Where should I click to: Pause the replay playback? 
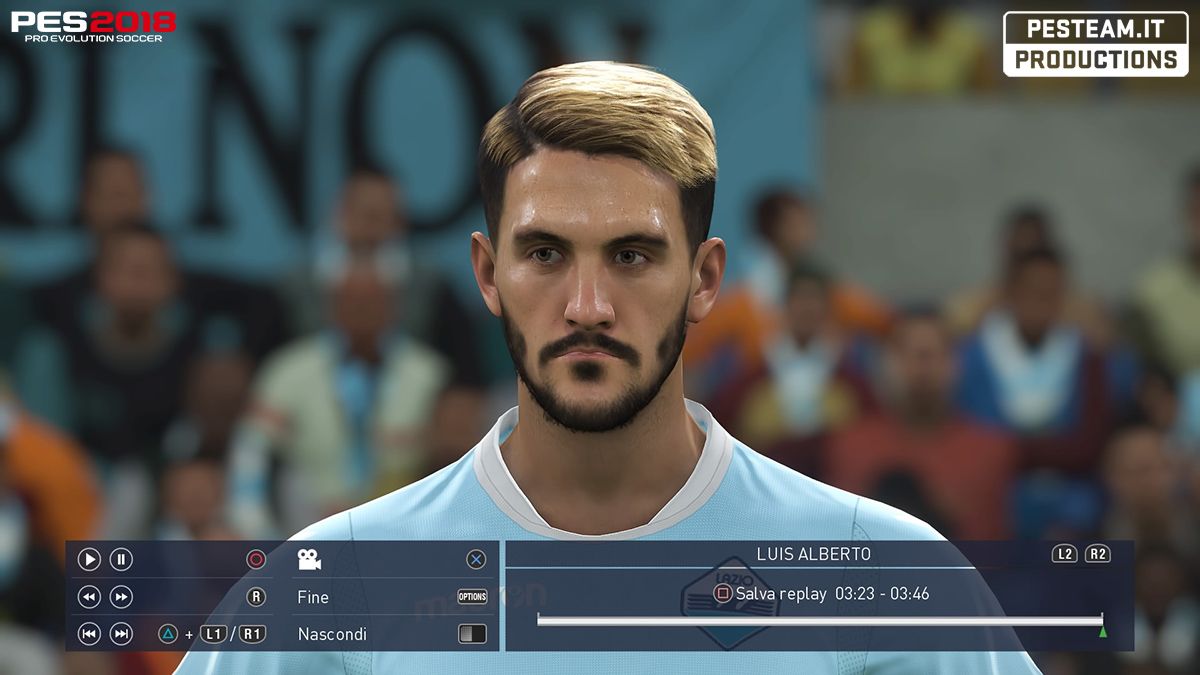pyautogui.click(x=121, y=560)
